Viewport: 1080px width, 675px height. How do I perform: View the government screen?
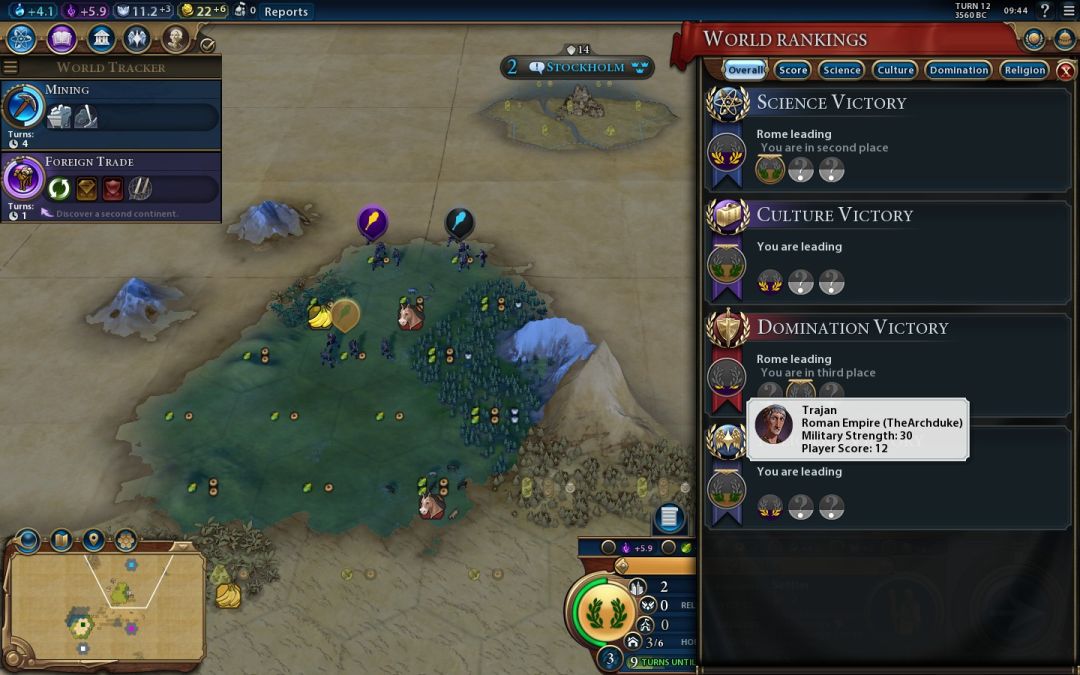100,39
